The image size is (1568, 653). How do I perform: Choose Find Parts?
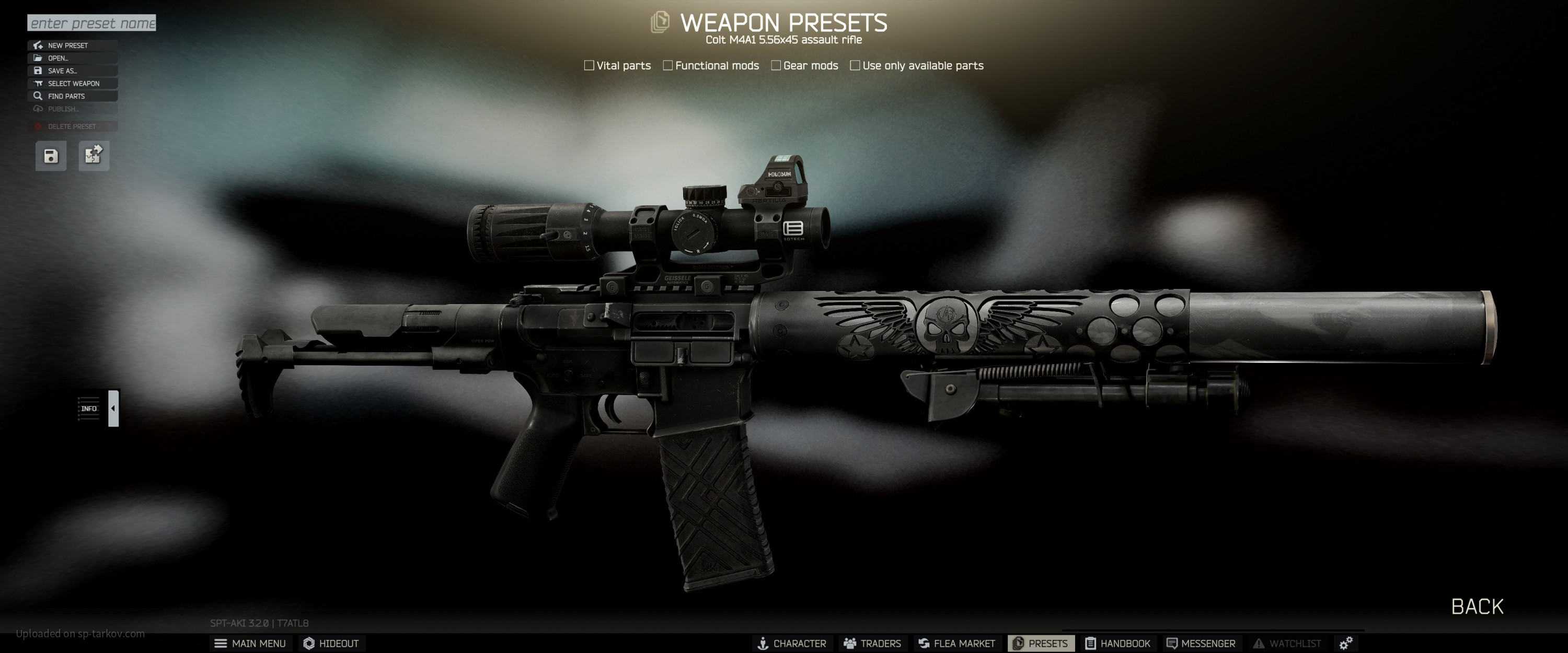pos(73,96)
